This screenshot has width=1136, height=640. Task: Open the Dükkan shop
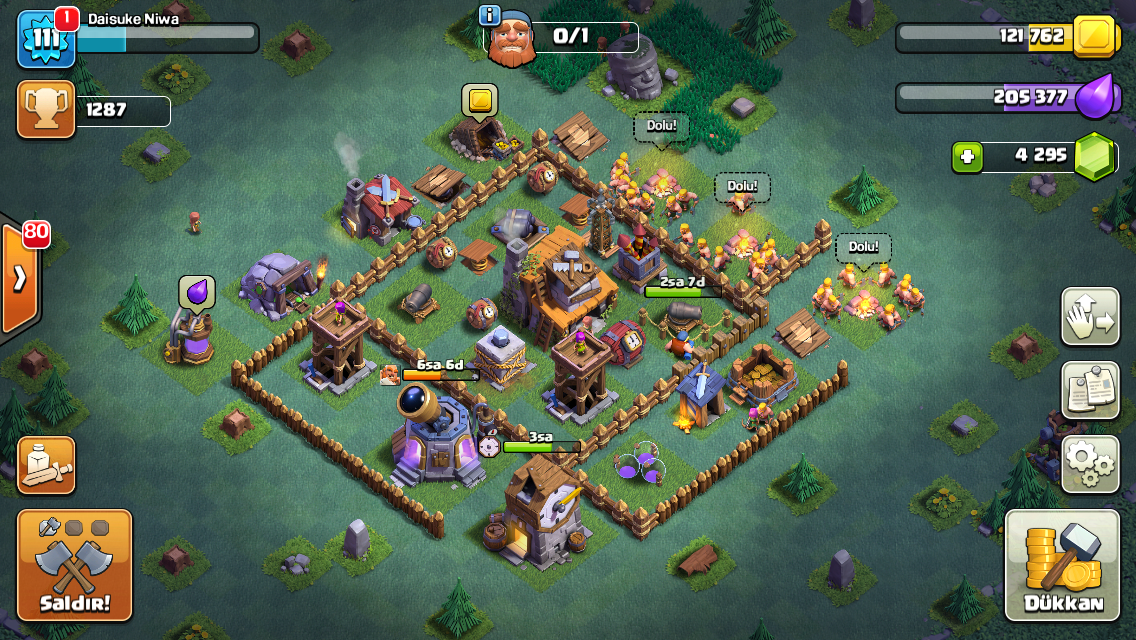(1062, 565)
